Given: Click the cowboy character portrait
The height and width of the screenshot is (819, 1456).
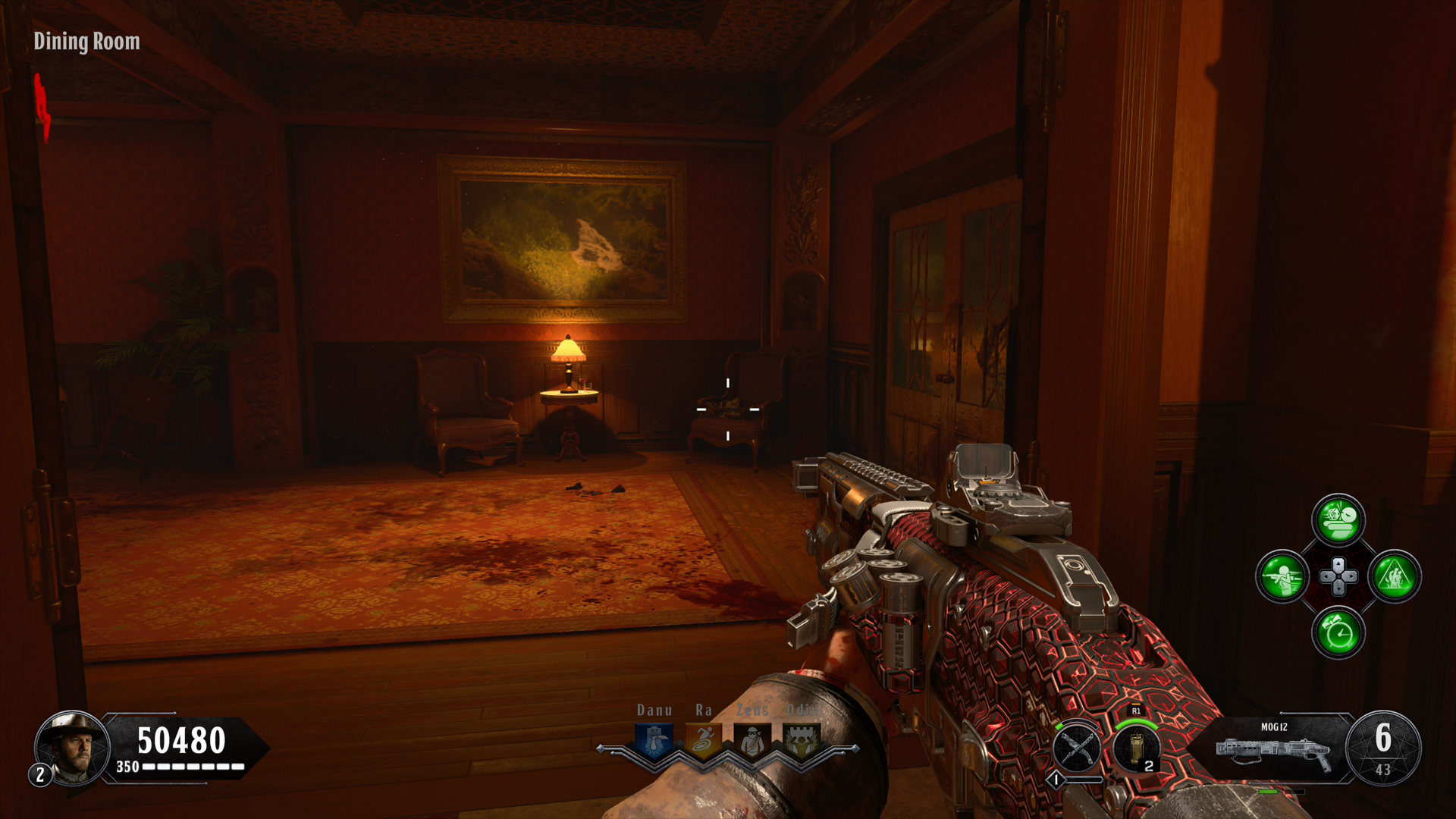Looking at the screenshot, I should coord(73,748).
